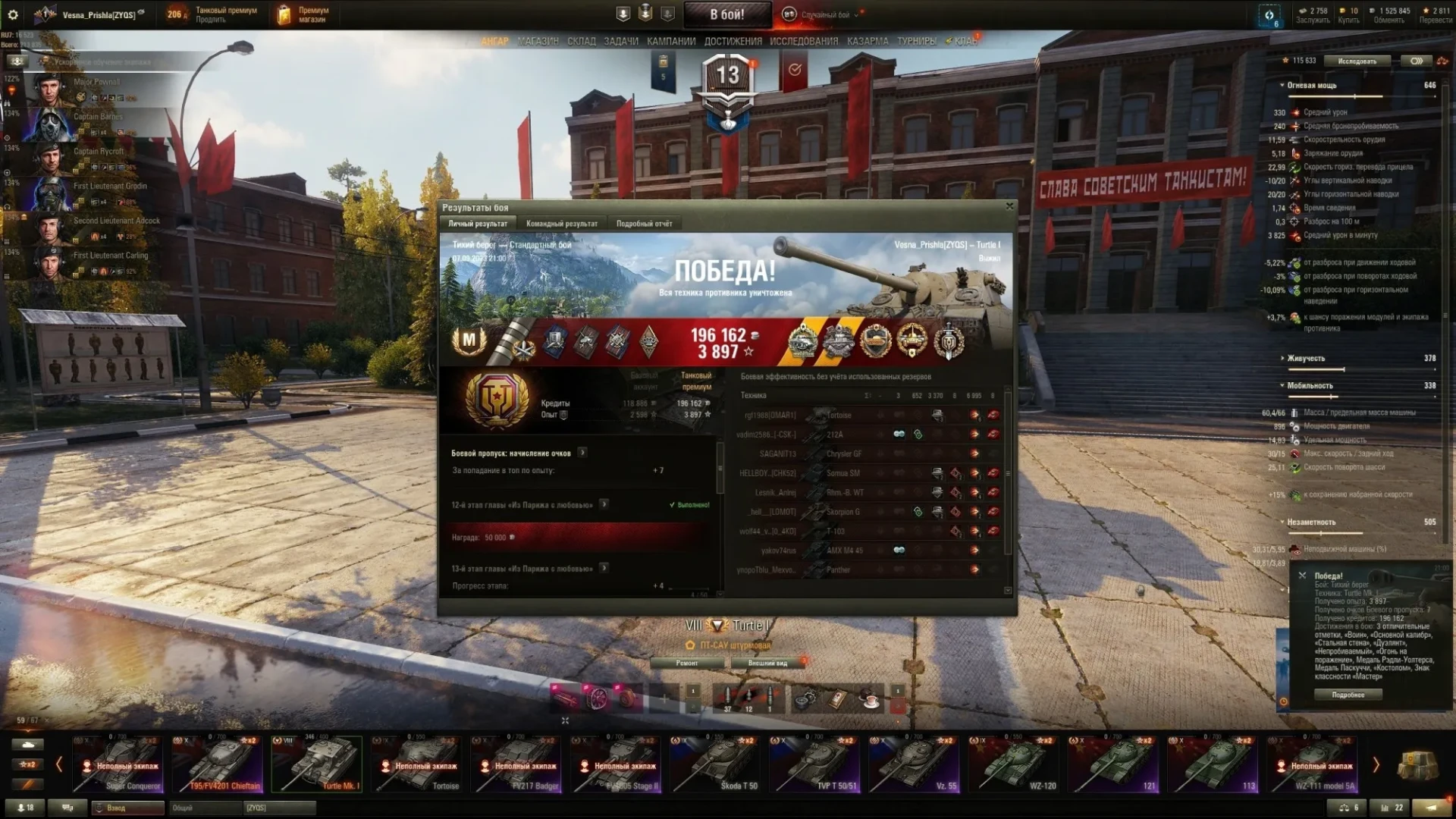Open Внешний вид customization

[767, 663]
